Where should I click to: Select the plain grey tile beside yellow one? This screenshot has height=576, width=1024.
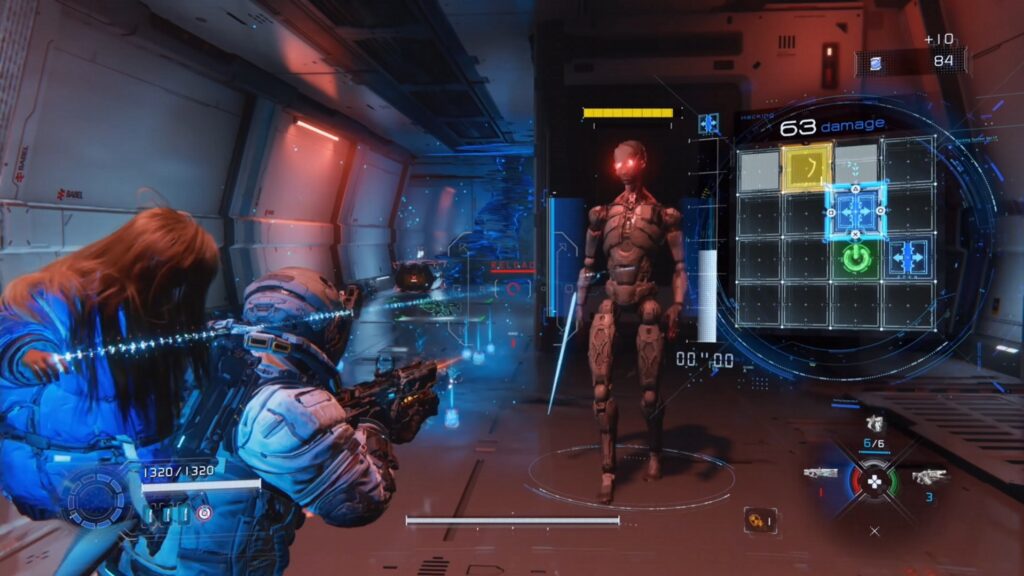pos(759,170)
